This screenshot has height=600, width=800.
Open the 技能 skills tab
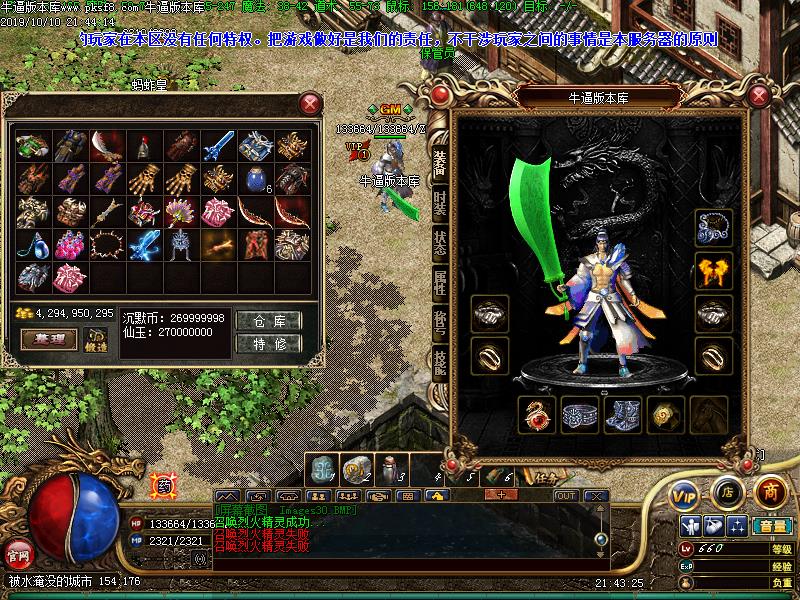pos(439,363)
